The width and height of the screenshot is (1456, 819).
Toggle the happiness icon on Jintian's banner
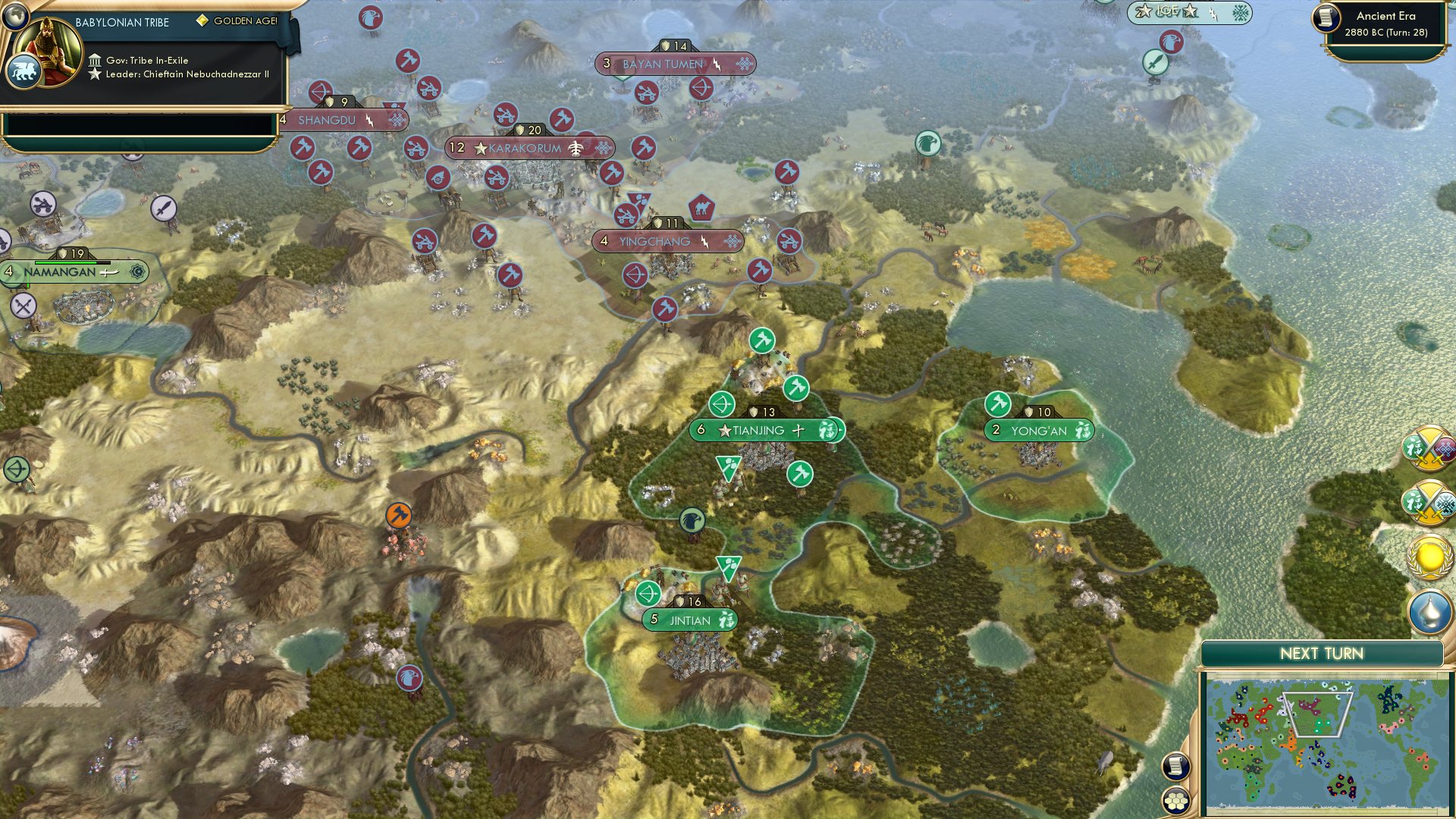click(726, 620)
